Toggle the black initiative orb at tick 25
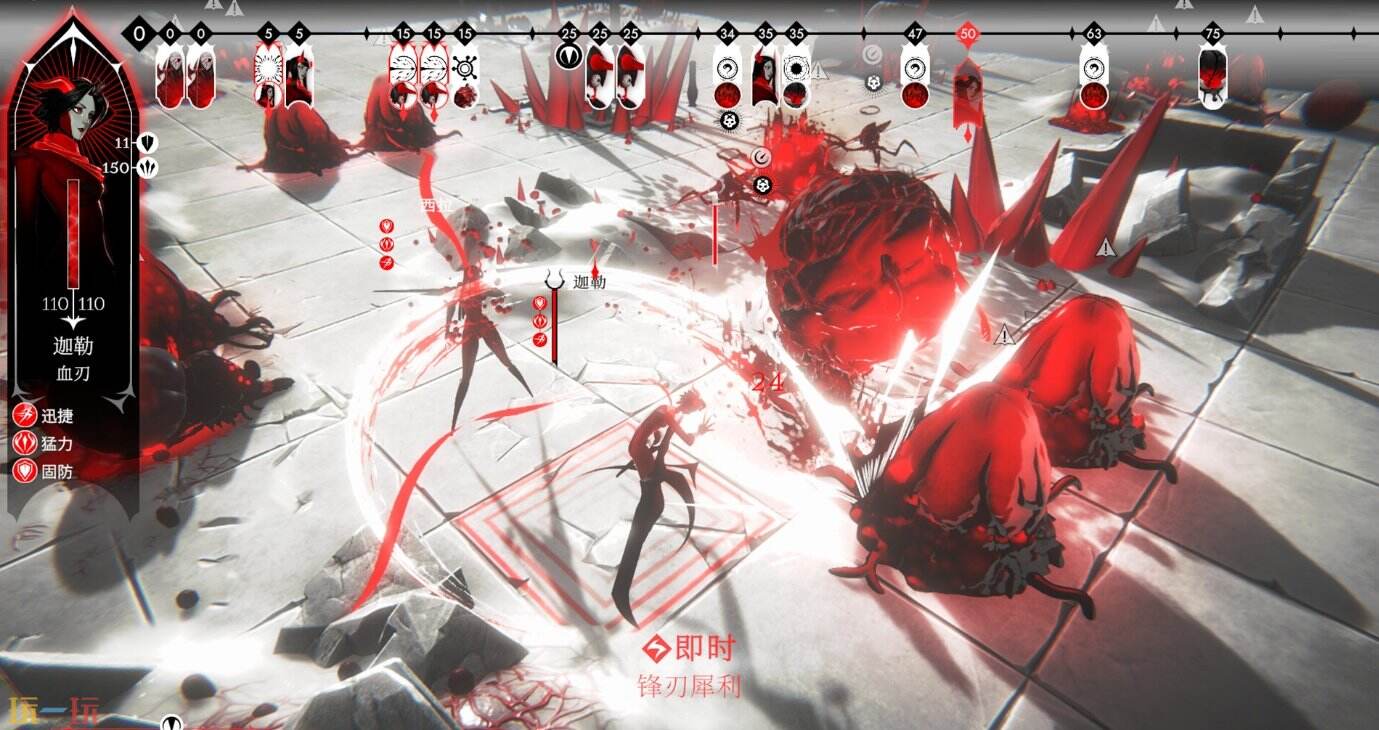 click(x=569, y=55)
